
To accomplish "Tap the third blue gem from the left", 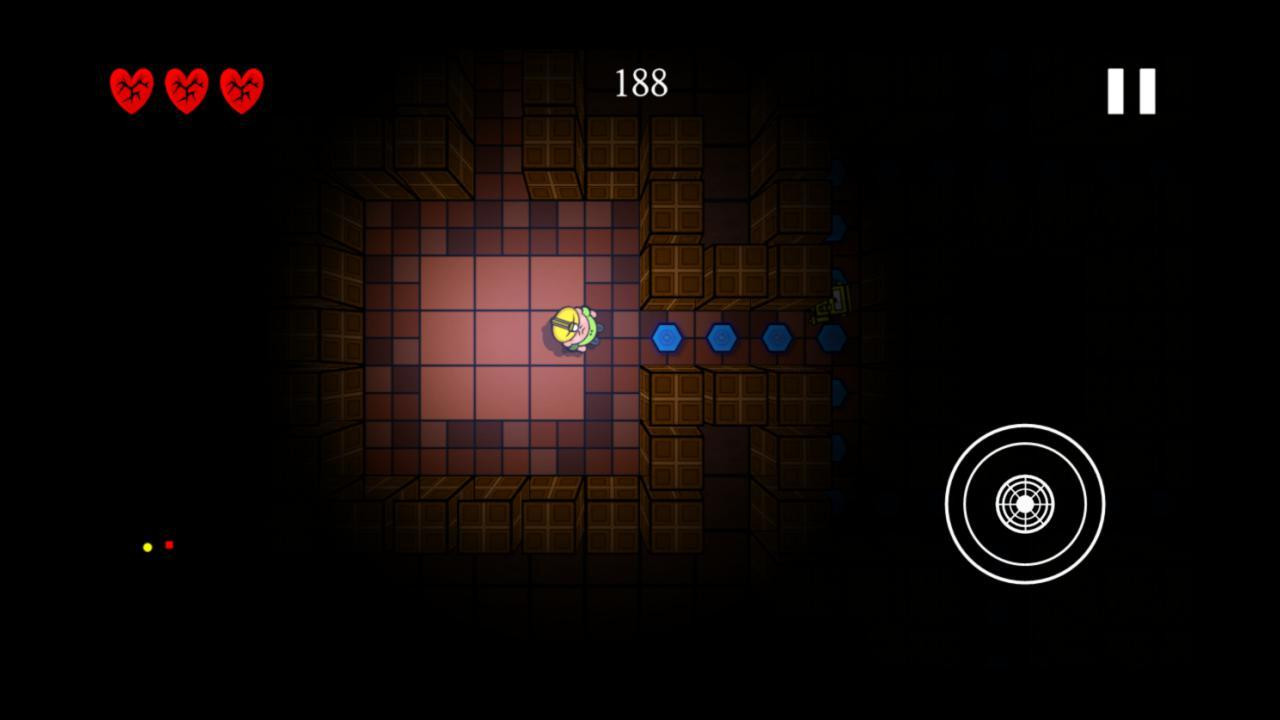I will point(778,337).
